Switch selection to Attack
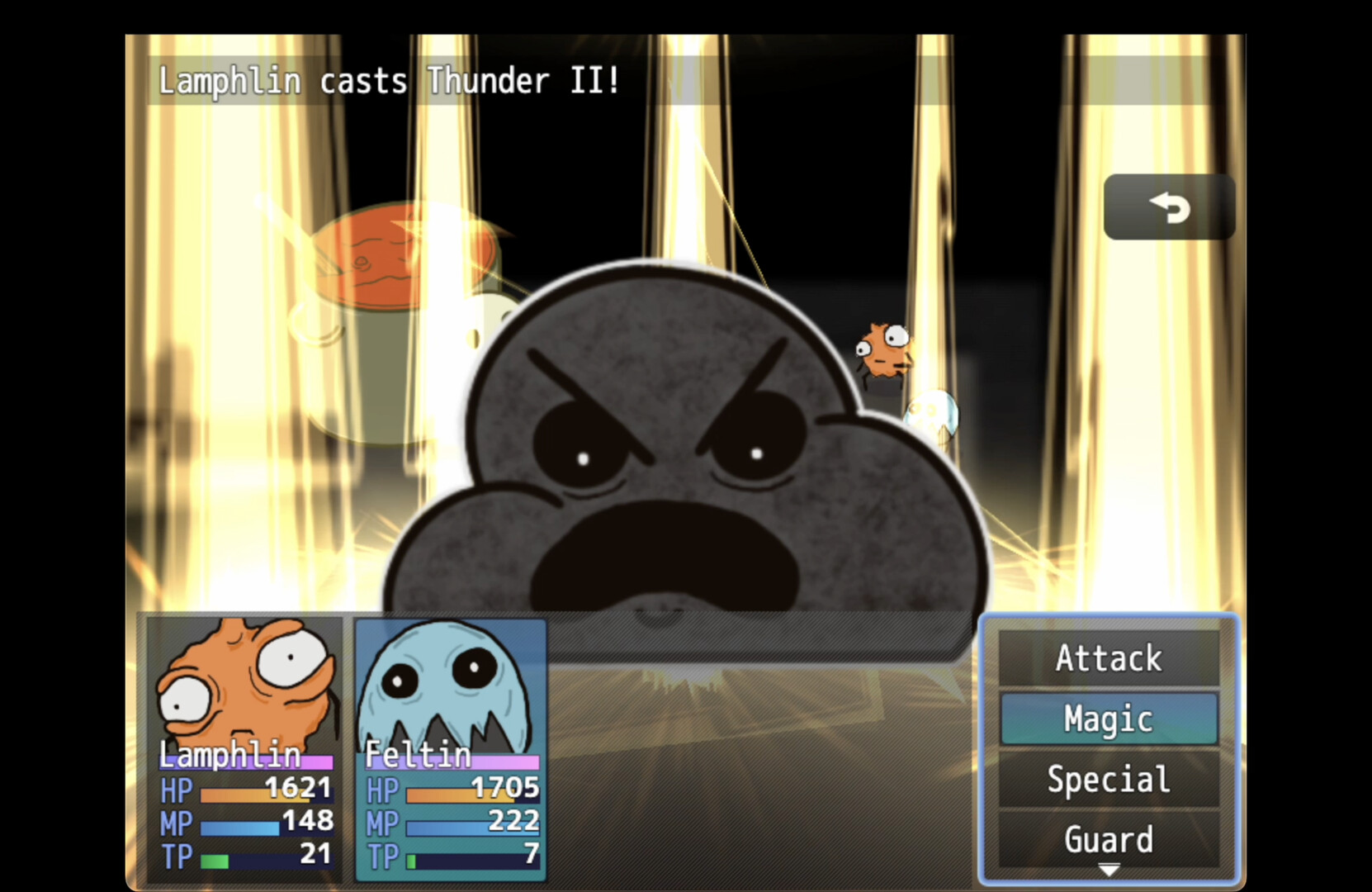Screen dimensions: 1372x892 pos(1108,658)
